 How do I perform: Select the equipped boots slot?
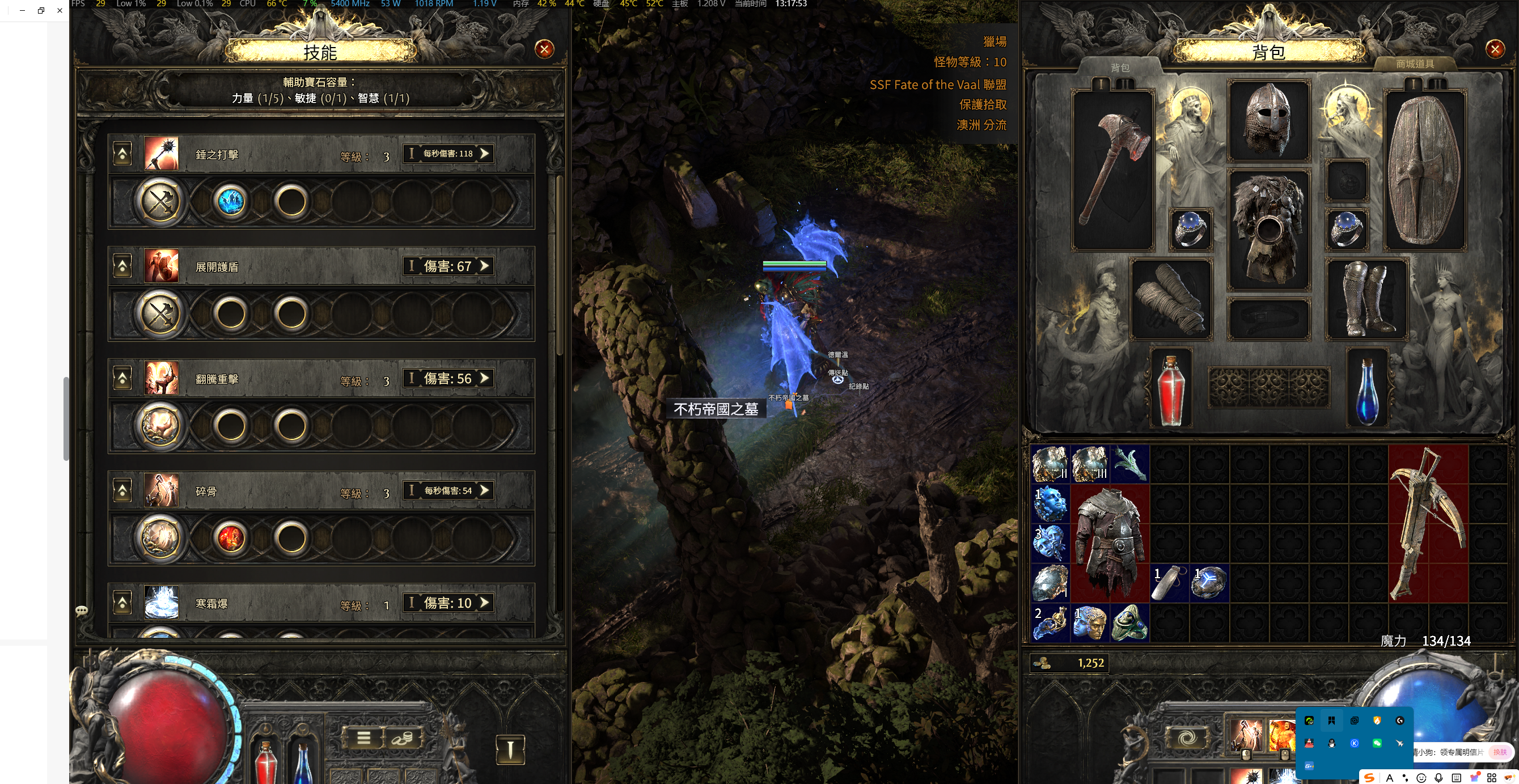[1366, 299]
